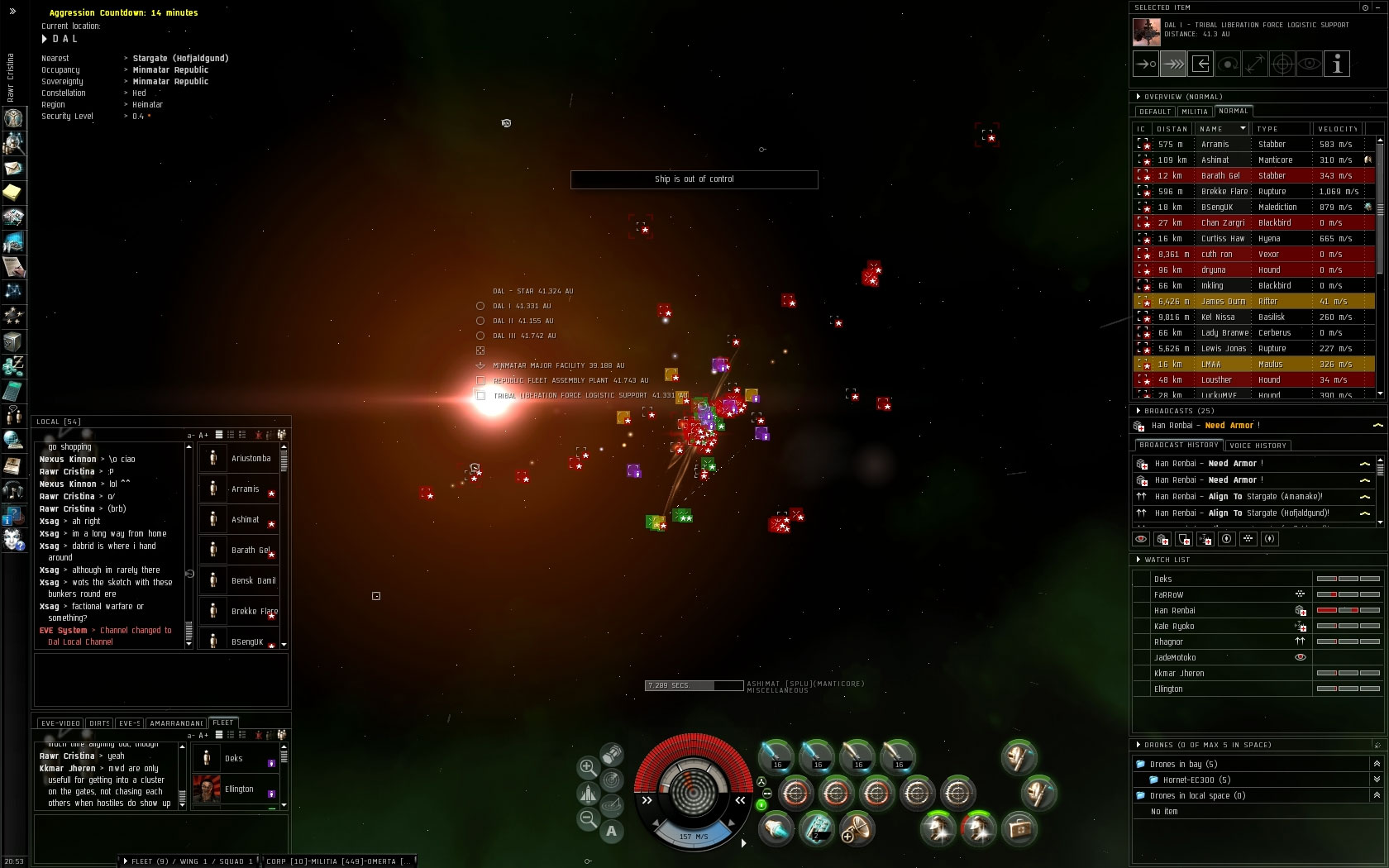This screenshot has height=868, width=1389.
Task: Switch to the Militia overview tab
Action: tap(1195, 112)
